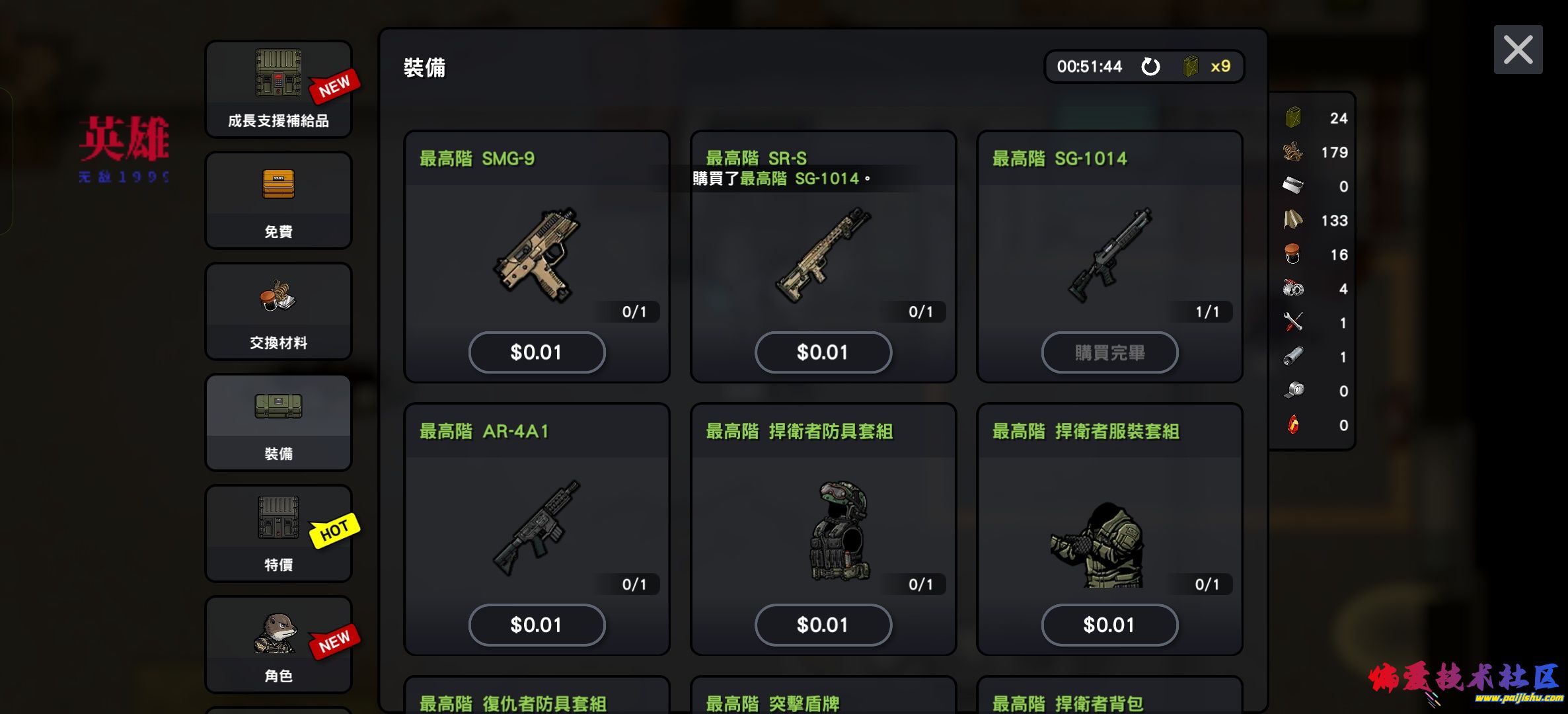
Task: Close the shop window
Action: [x=1518, y=50]
